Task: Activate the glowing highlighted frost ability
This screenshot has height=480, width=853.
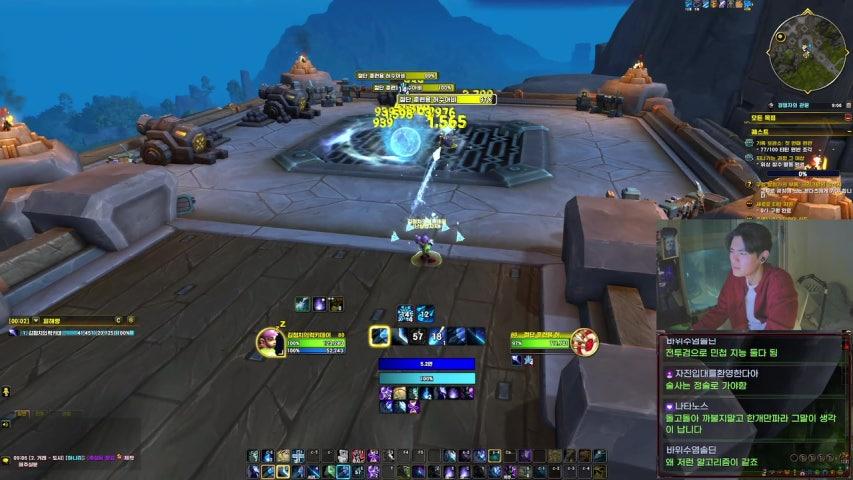Action: click(380, 337)
